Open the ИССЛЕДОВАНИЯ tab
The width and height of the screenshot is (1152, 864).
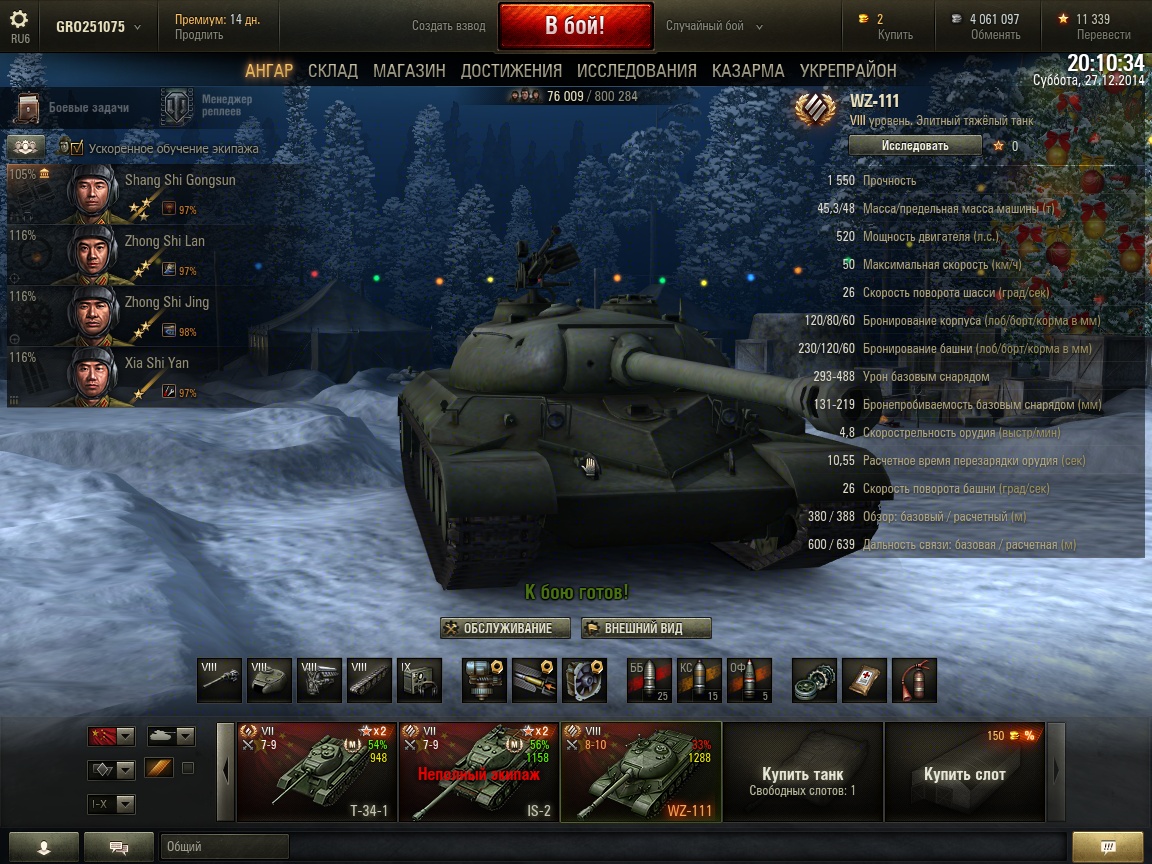tap(636, 71)
